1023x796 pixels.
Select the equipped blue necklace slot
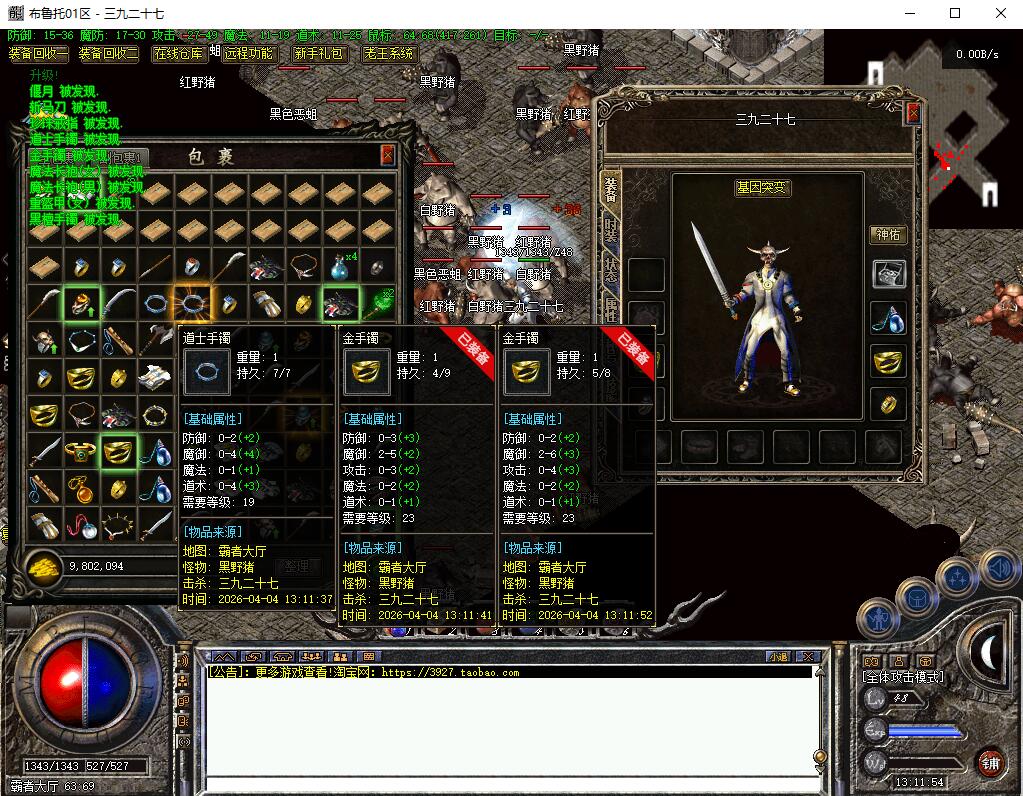(888, 317)
